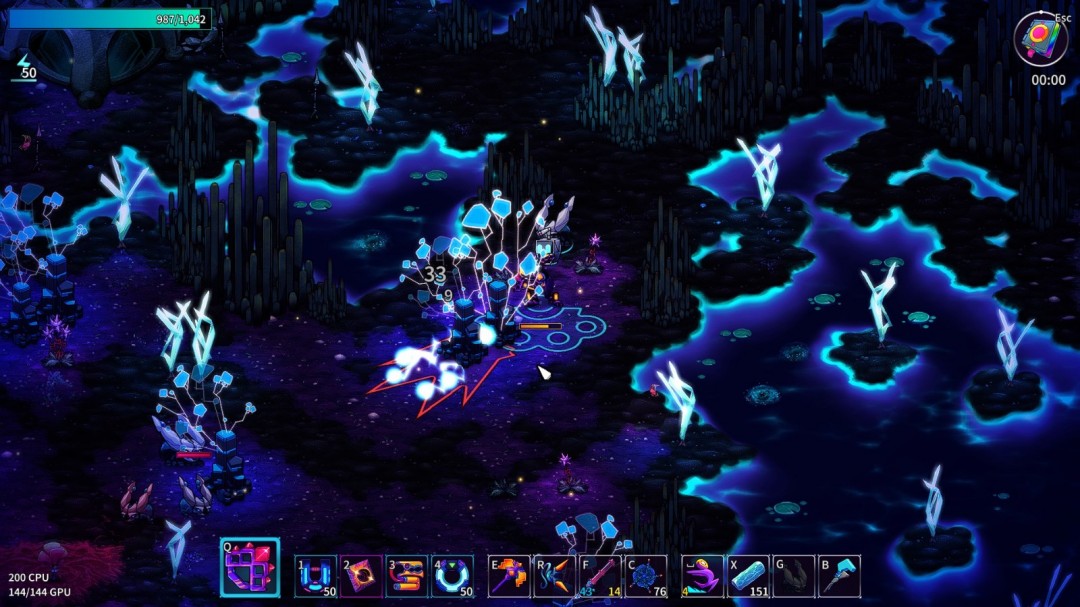Image resolution: width=1080 pixels, height=607 pixels.
Task: Select the cyan crystal bar slot X
Action: tap(748, 577)
